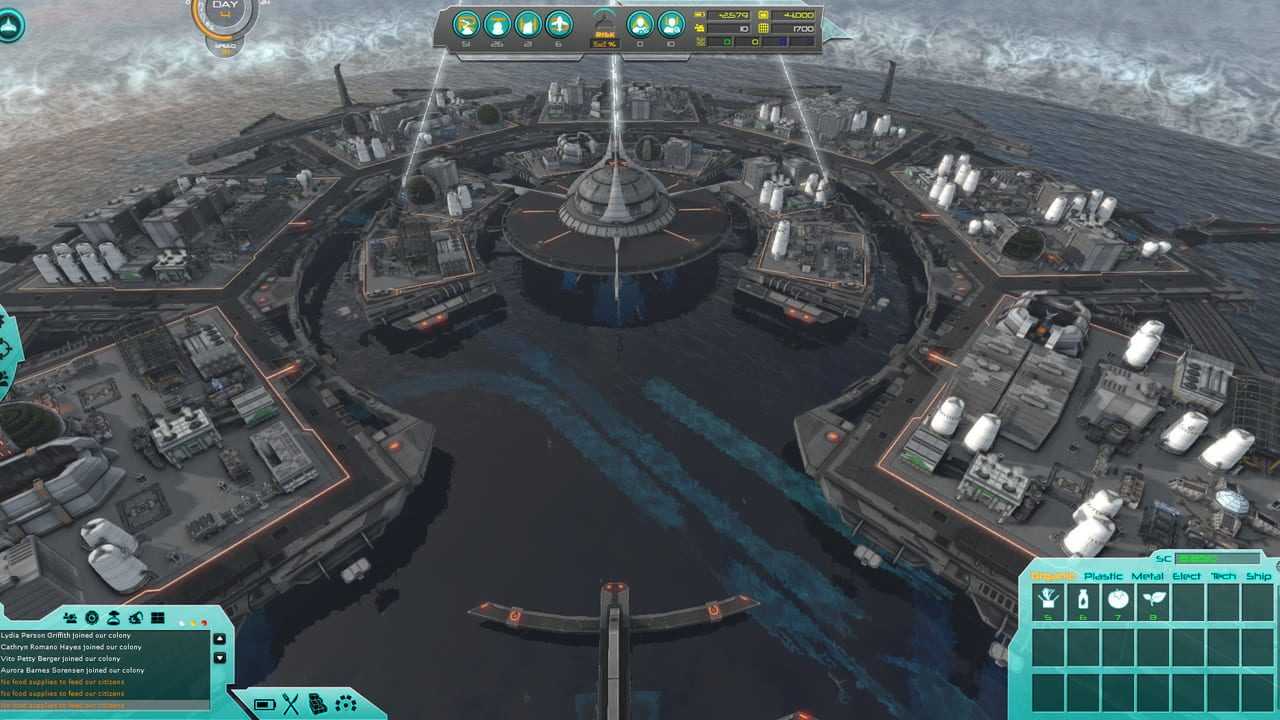This screenshot has width=1280, height=720.
Task: Open the battery power icon
Action: tap(264, 704)
